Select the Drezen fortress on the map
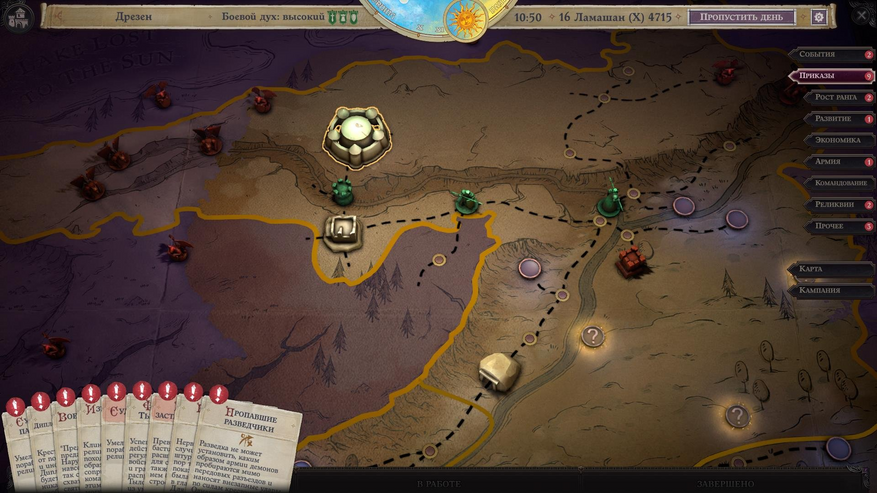 pyautogui.click(x=357, y=137)
